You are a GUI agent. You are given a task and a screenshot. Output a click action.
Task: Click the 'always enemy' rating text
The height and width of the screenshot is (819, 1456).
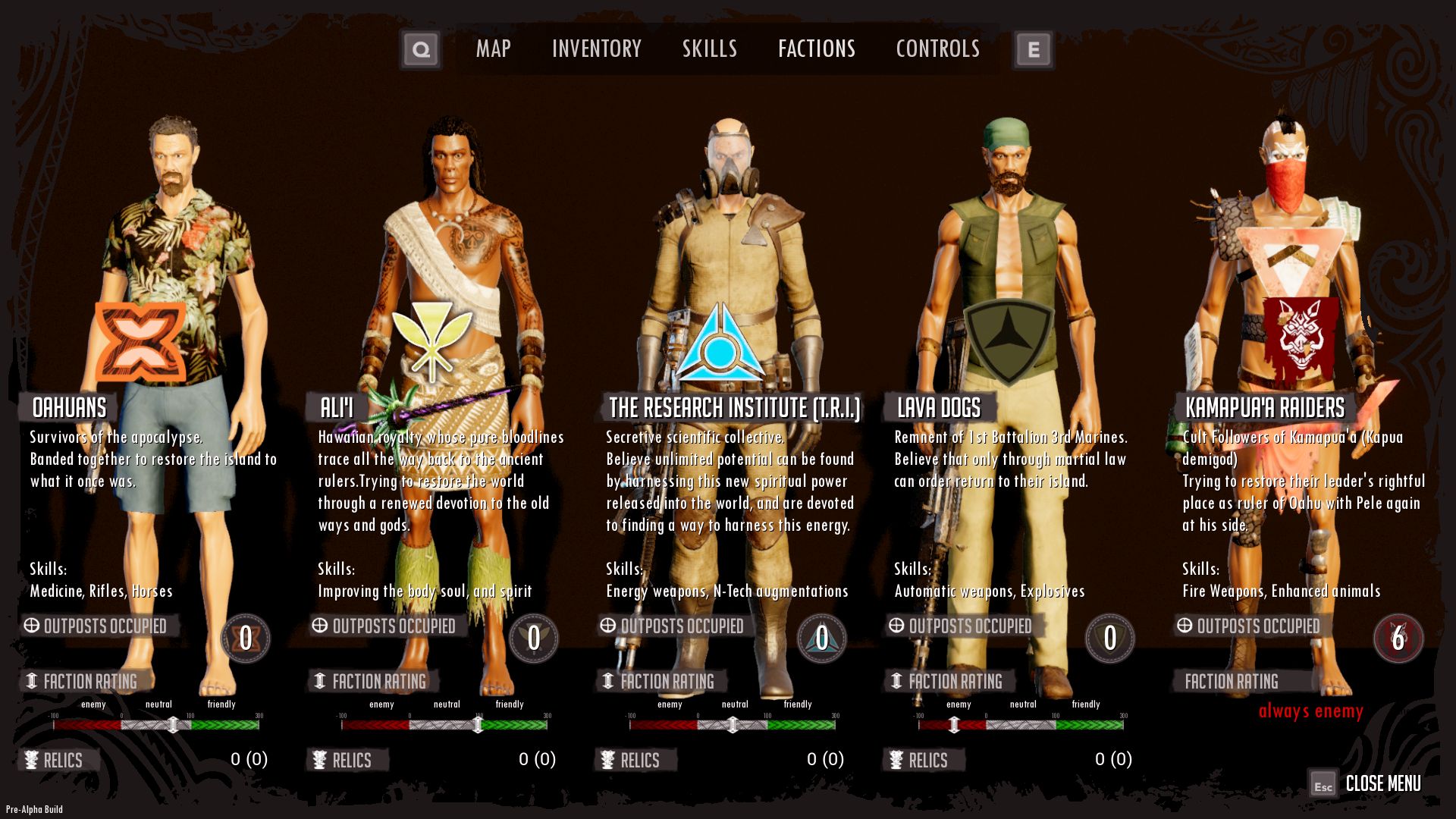pyautogui.click(x=1309, y=711)
